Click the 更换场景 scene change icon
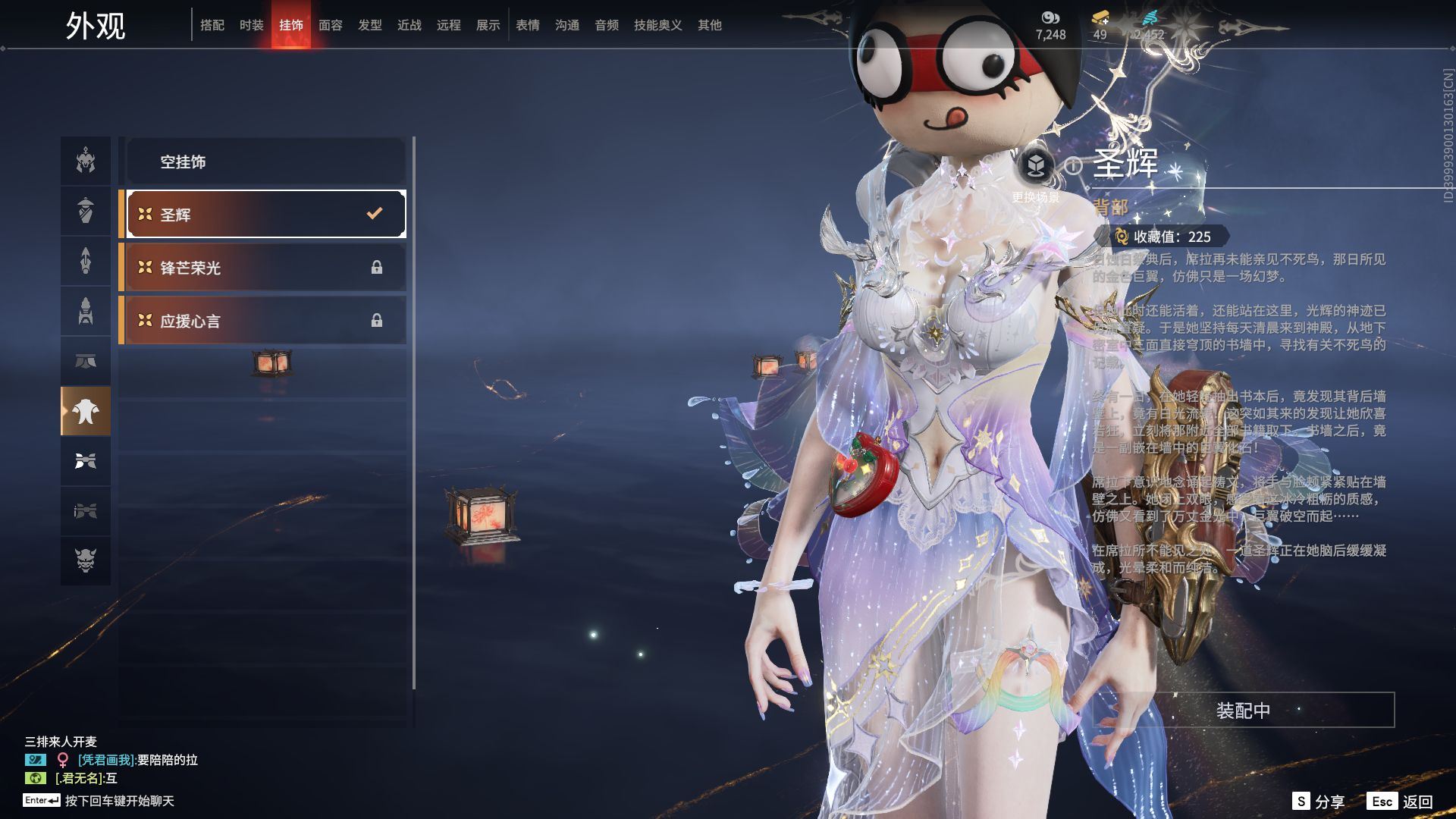This screenshot has width=1456, height=819. 1036,165
